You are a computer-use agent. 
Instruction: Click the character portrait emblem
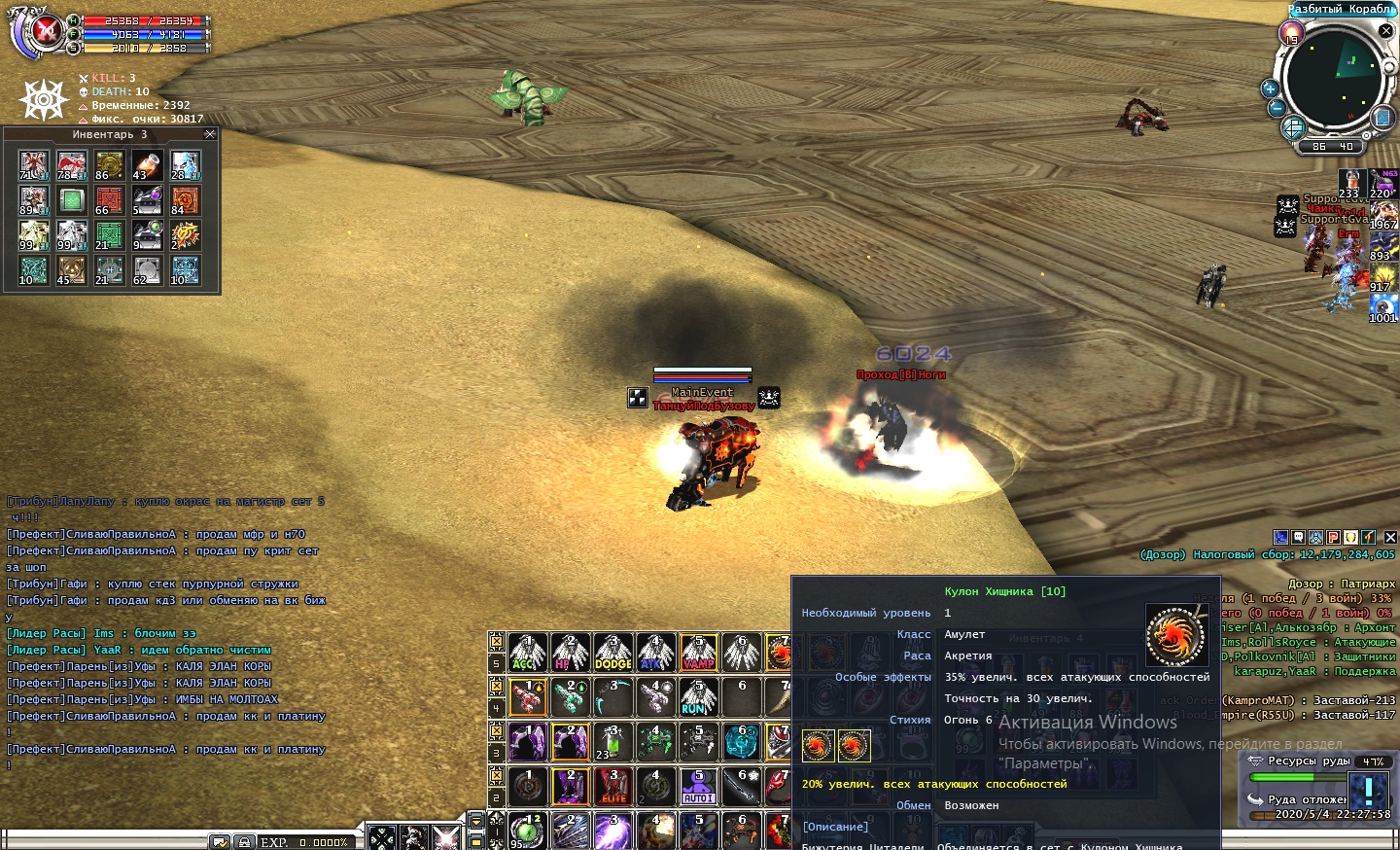[x=46, y=31]
